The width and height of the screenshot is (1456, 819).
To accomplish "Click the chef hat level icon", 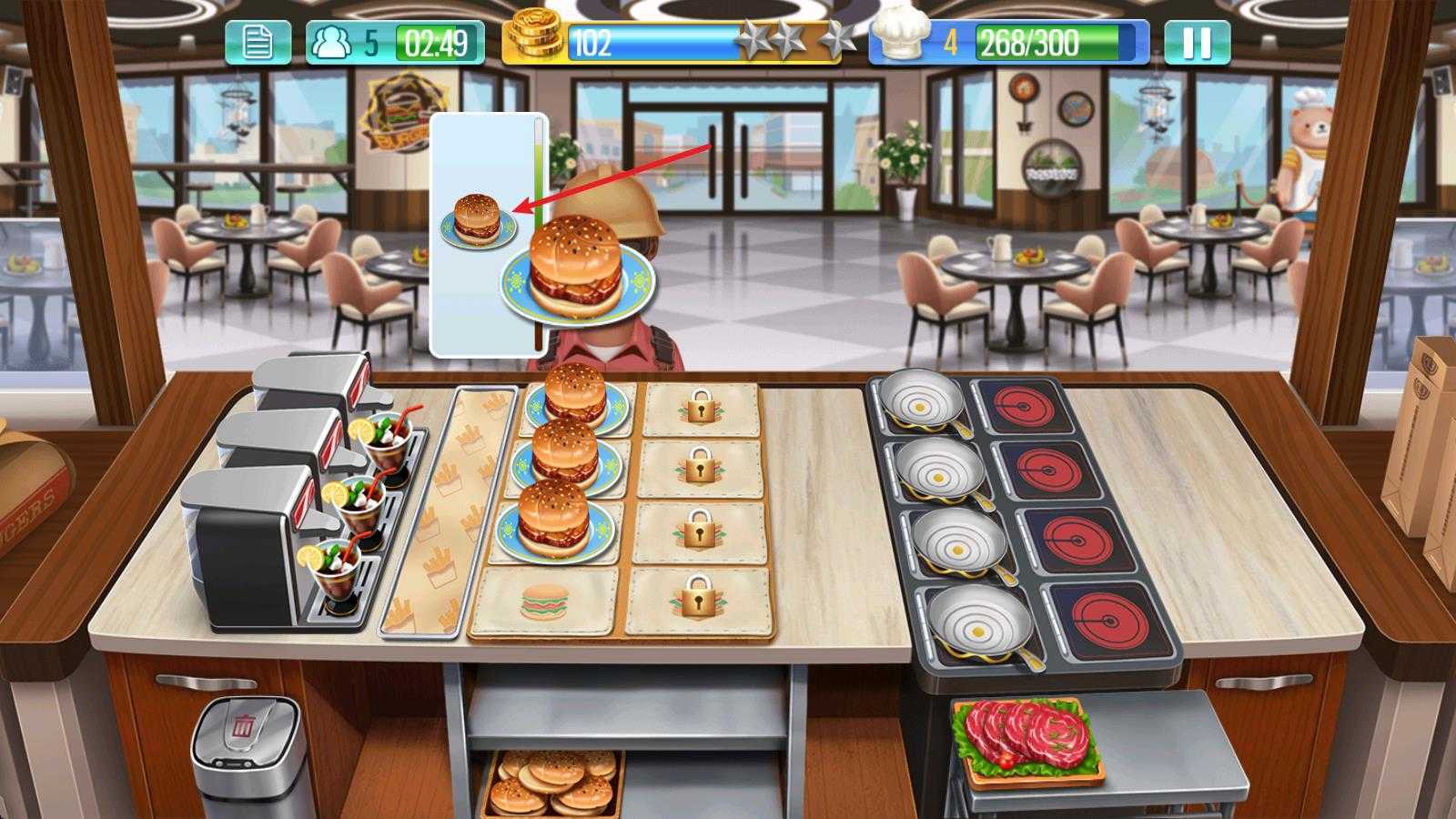I will [x=899, y=37].
